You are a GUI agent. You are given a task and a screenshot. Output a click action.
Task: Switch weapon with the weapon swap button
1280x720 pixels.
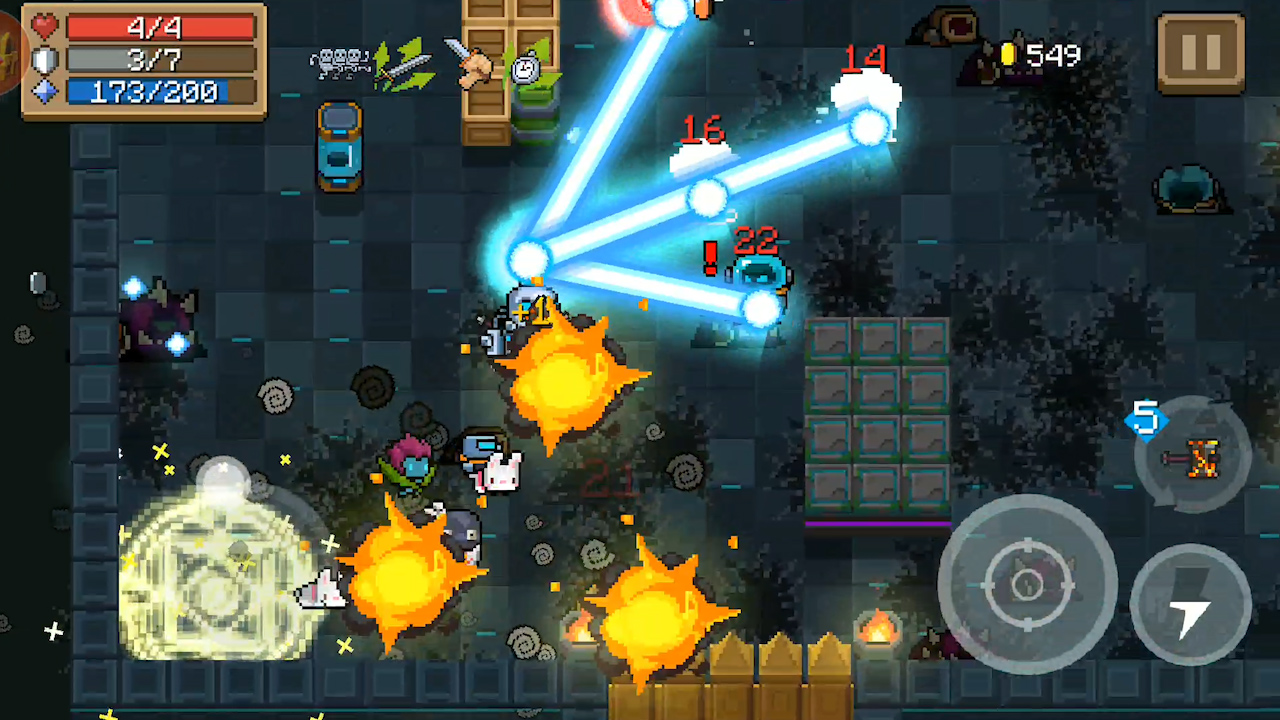coord(1192,457)
